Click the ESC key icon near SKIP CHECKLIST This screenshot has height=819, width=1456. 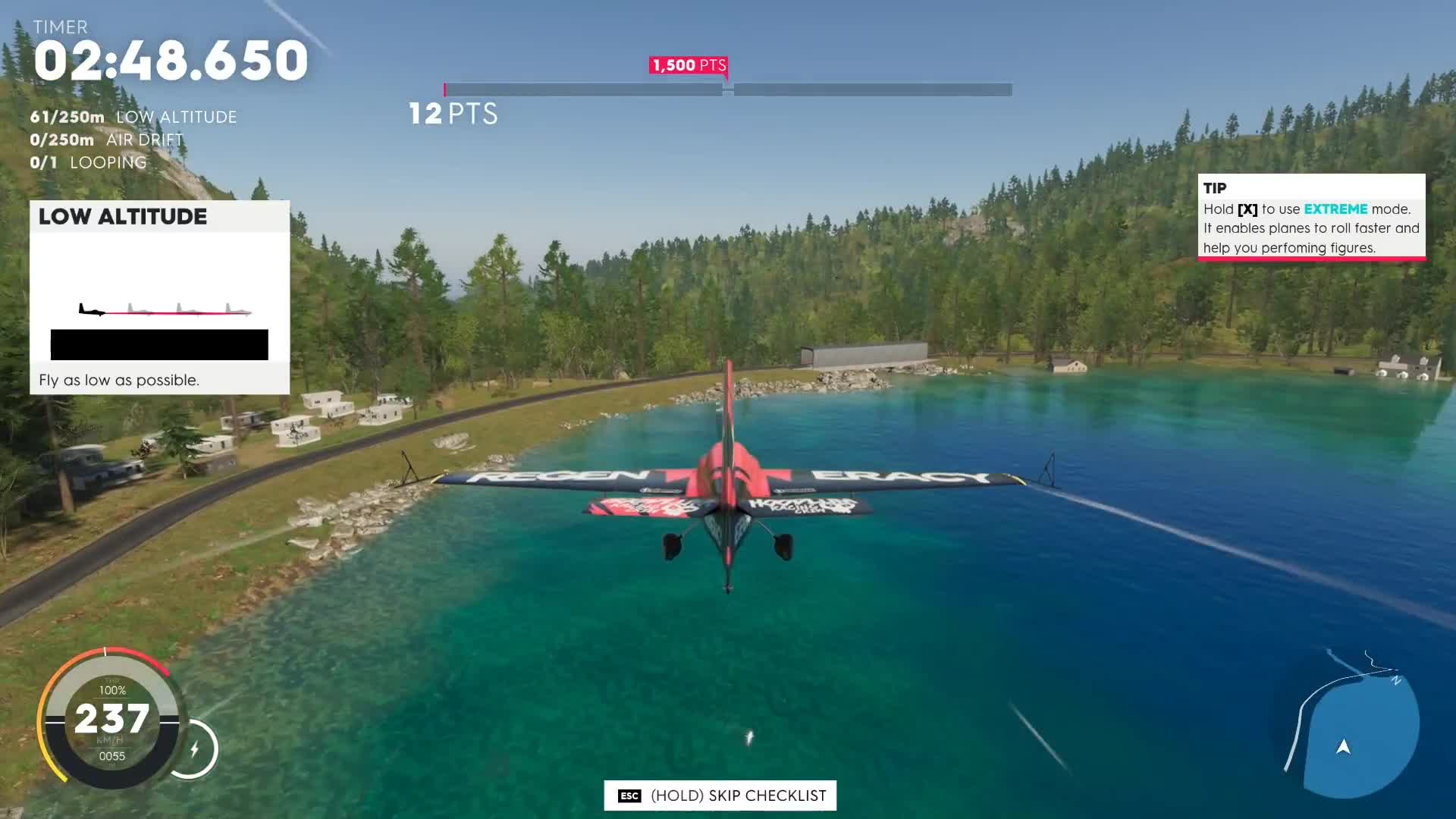tap(629, 796)
